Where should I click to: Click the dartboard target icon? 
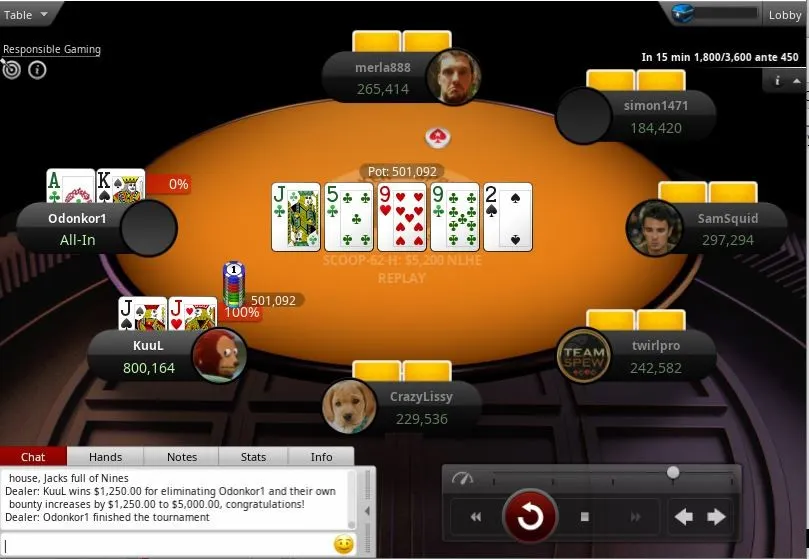(x=12, y=70)
